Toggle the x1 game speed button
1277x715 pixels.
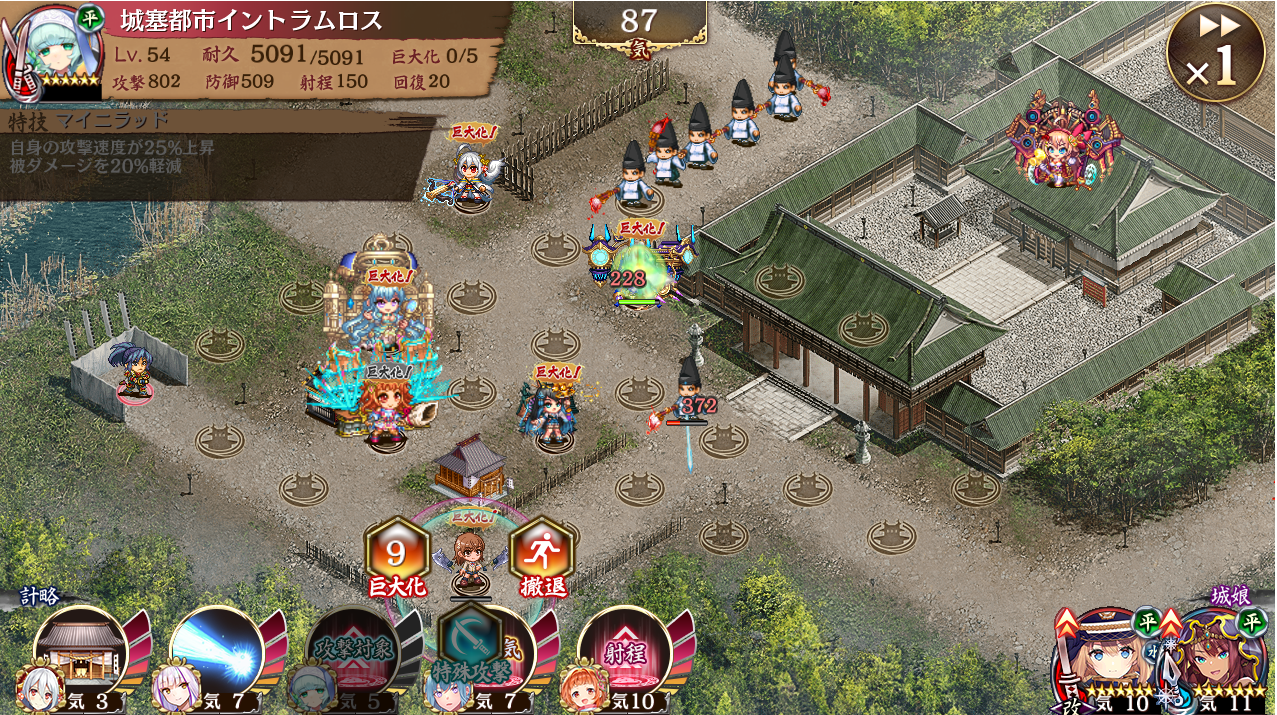(x=1214, y=52)
